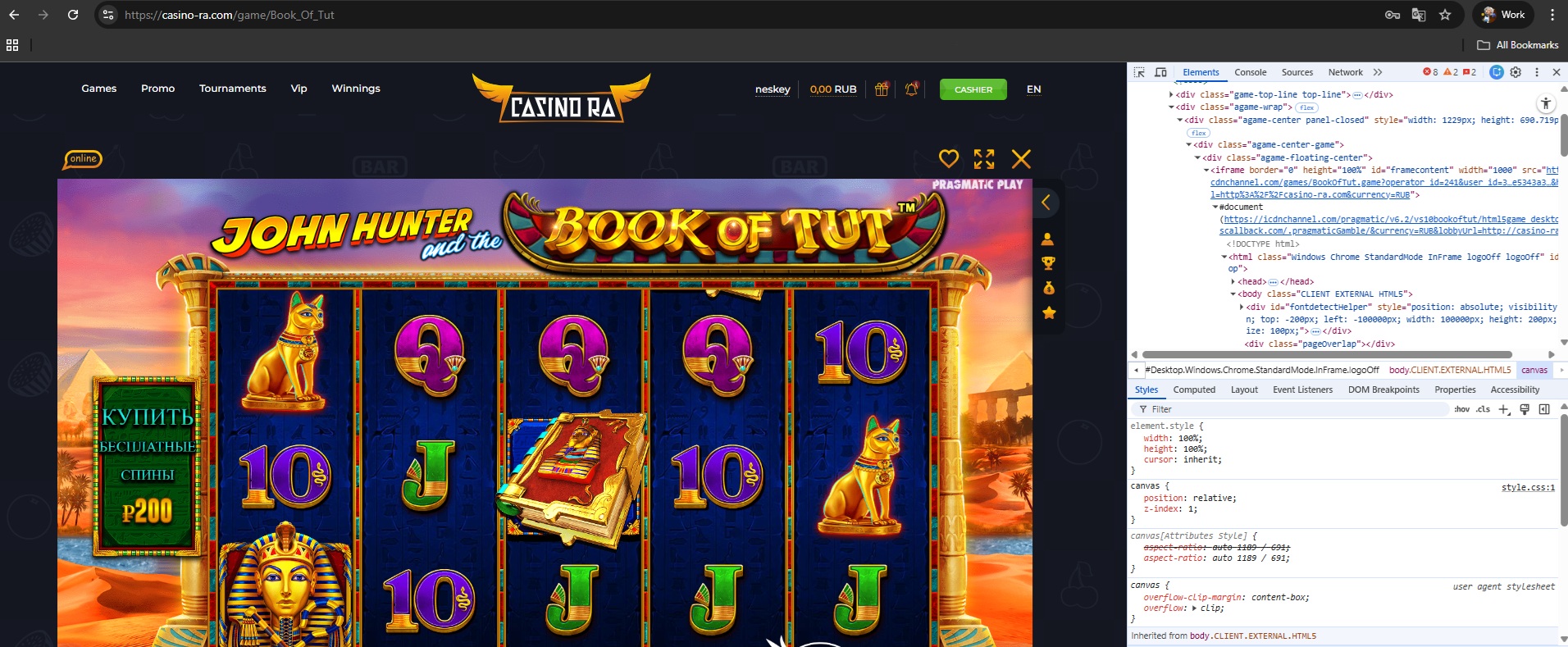The width and height of the screenshot is (1568, 647).
Task: Open the side panel profile icon
Action: (1048, 239)
